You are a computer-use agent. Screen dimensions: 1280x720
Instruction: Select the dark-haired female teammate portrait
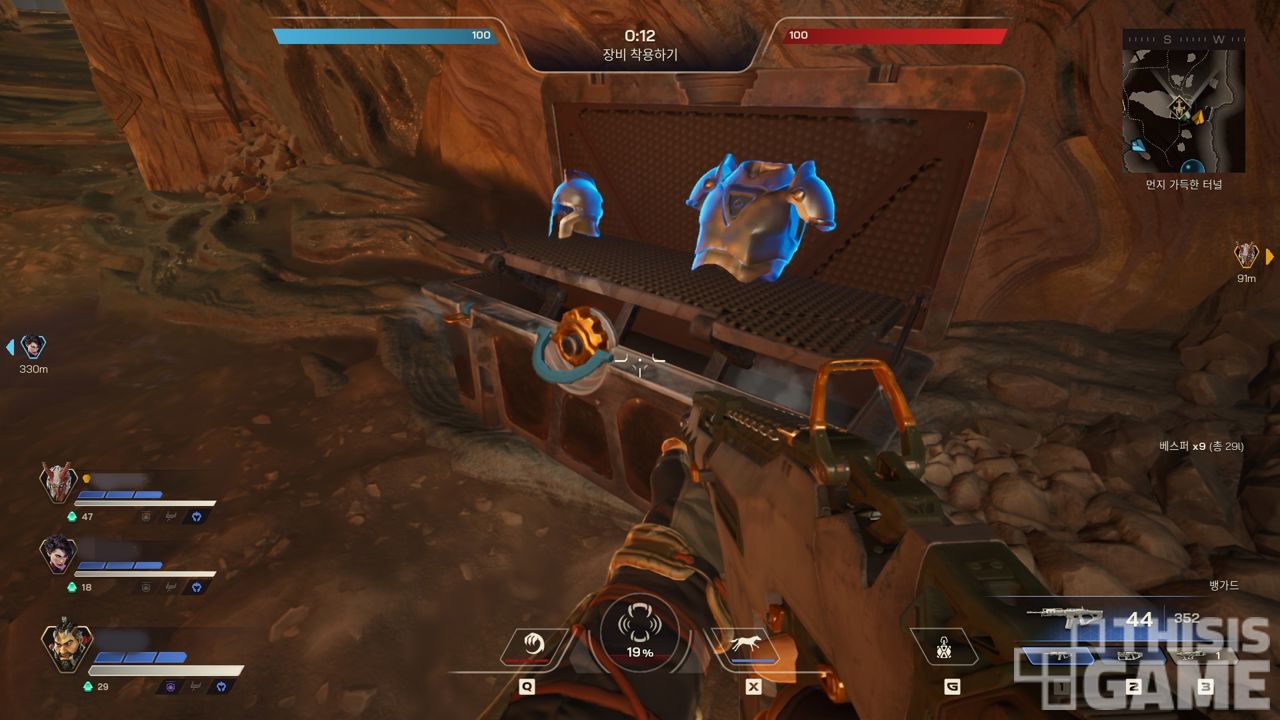[59, 554]
